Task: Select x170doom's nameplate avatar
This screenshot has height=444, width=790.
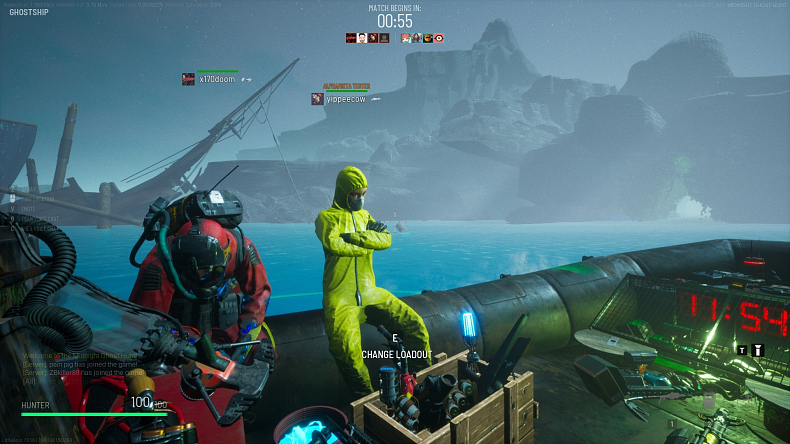Action: (x=188, y=79)
